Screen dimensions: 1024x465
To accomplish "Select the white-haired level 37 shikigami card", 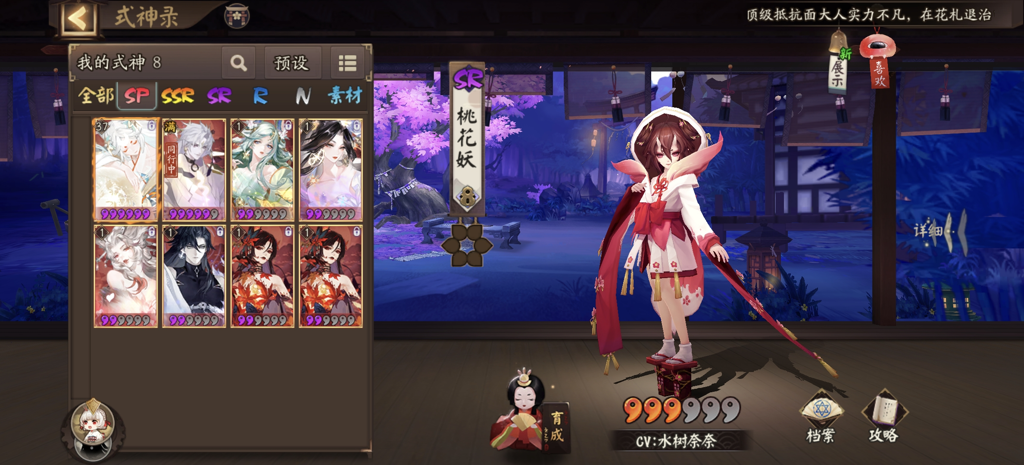I will click(126, 169).
